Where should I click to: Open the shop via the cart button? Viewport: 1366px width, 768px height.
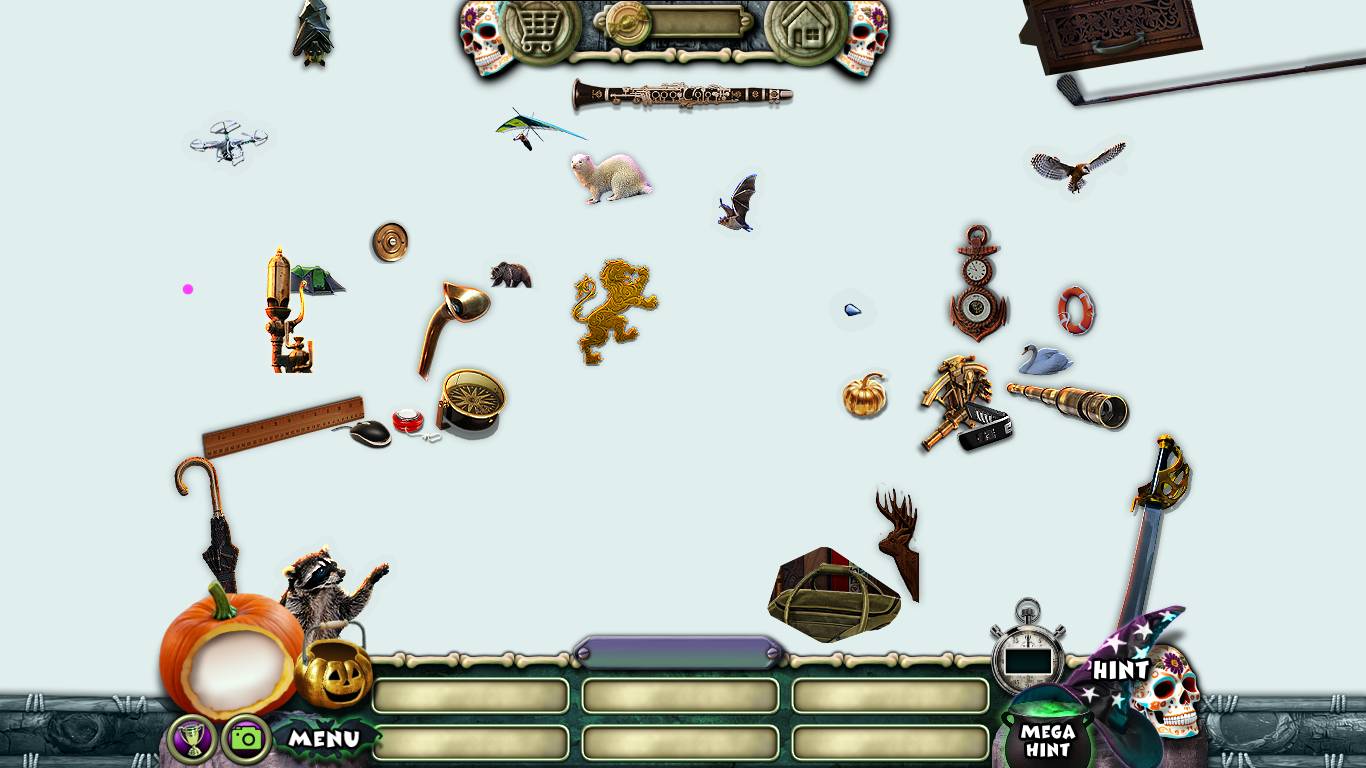click(541, 29)
